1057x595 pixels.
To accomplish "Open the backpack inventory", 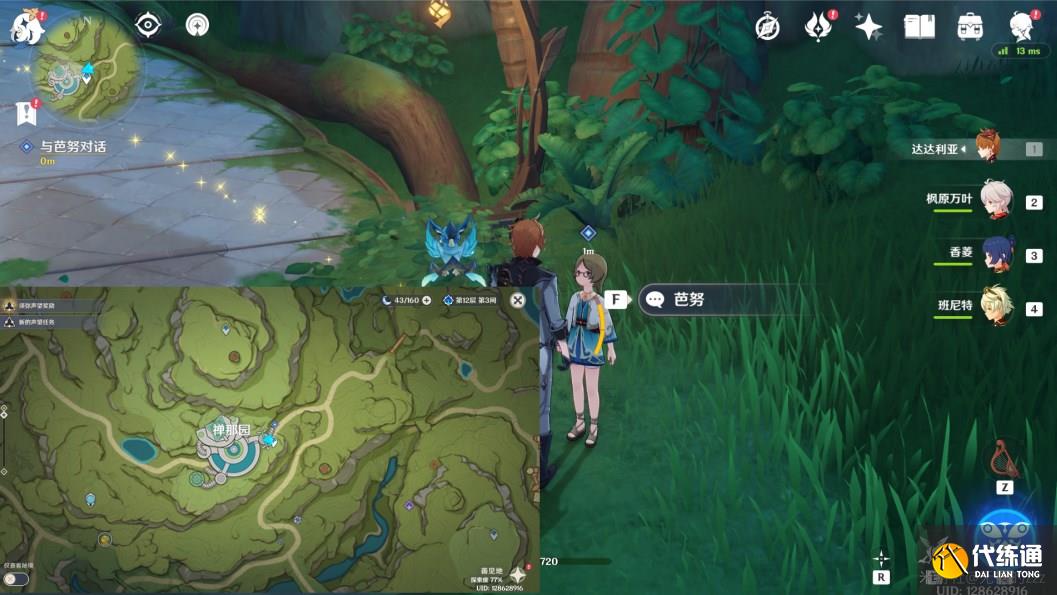I will [969, 27].
